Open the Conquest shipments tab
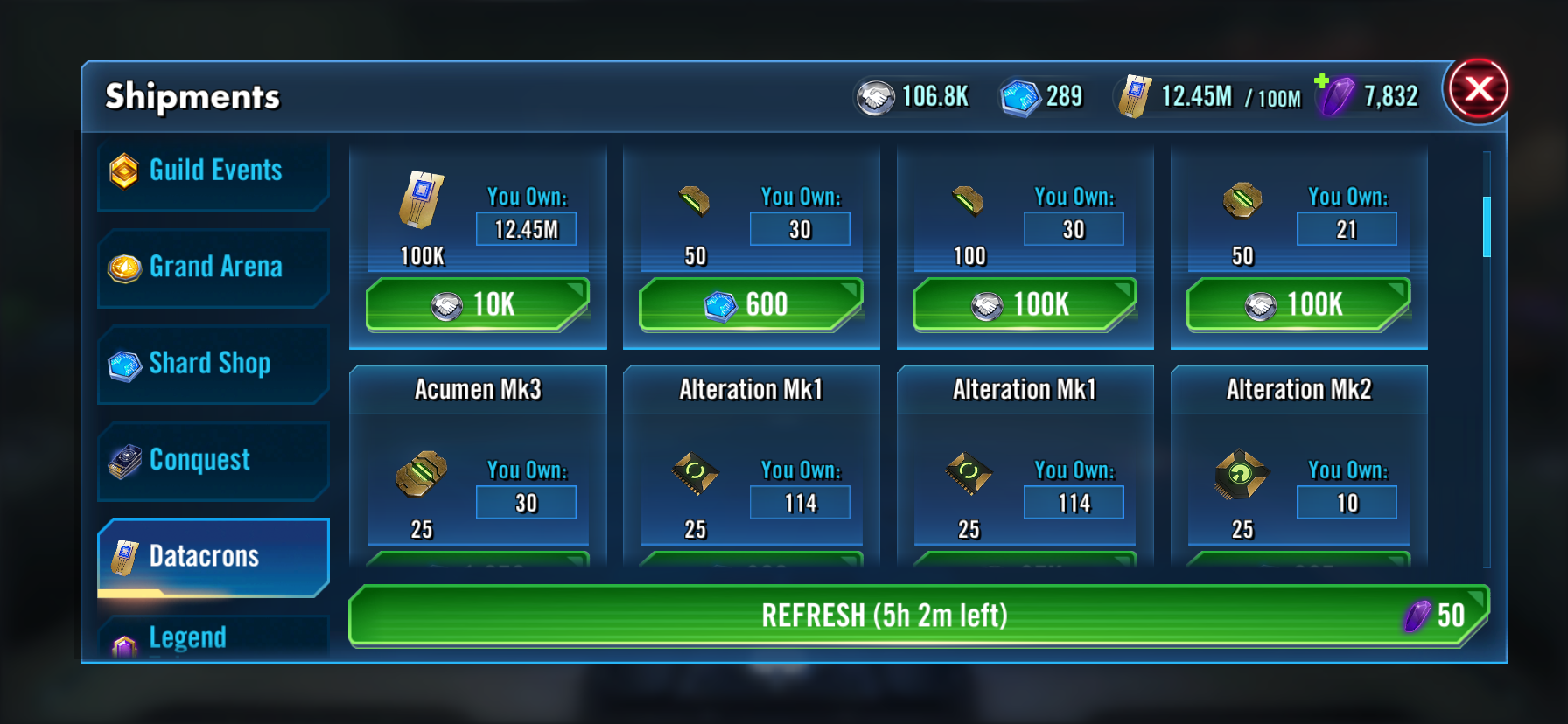1568x724 pixels. pyautogui.click(x=213, y=460)
